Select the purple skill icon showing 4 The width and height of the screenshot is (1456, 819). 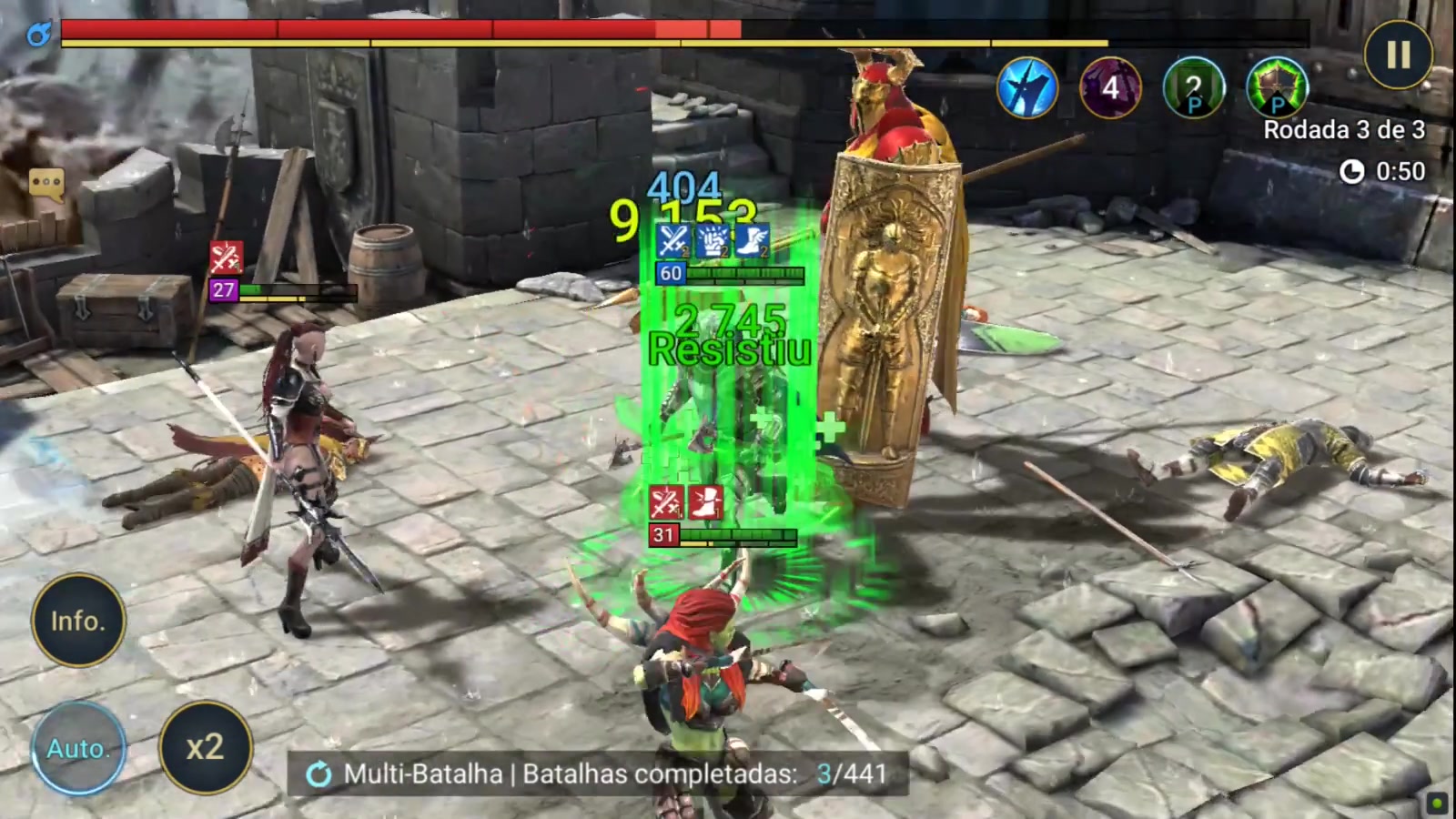click(x=1110, y=88)
